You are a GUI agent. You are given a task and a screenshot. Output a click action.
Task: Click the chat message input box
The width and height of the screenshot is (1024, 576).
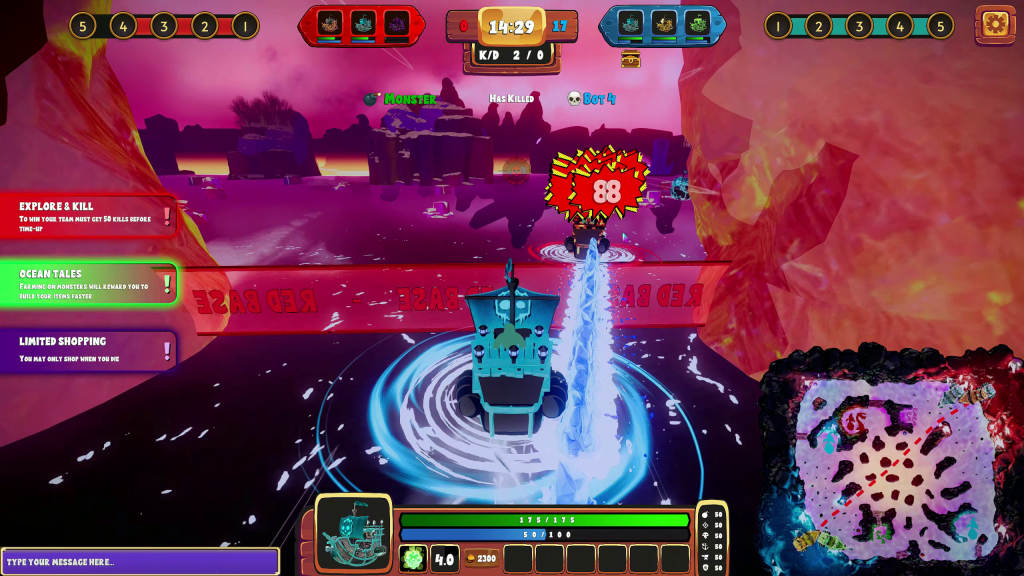(x=140, y=561)
